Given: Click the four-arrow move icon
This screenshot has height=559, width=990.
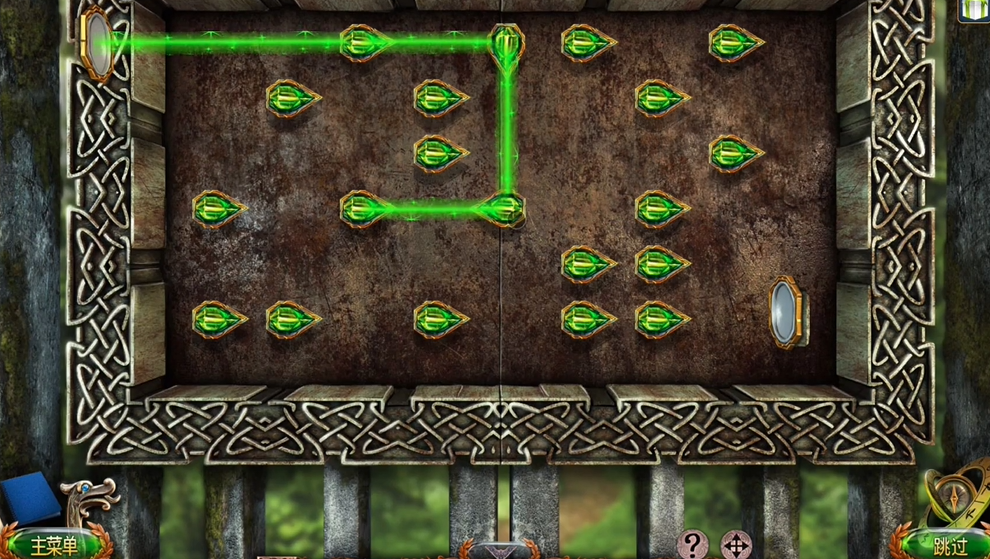Looking at the screenshot, I should click(x=735, y=545).
